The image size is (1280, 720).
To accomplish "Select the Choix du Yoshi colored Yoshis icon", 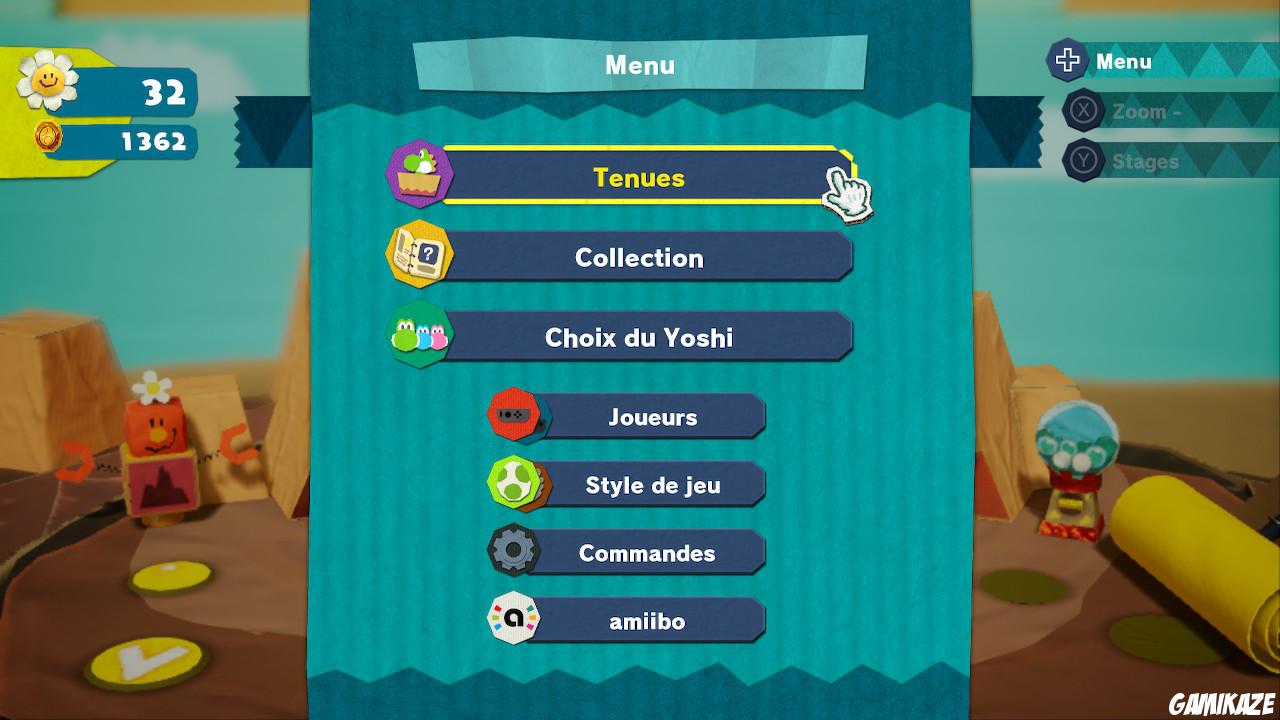I will tap(418, 336).
